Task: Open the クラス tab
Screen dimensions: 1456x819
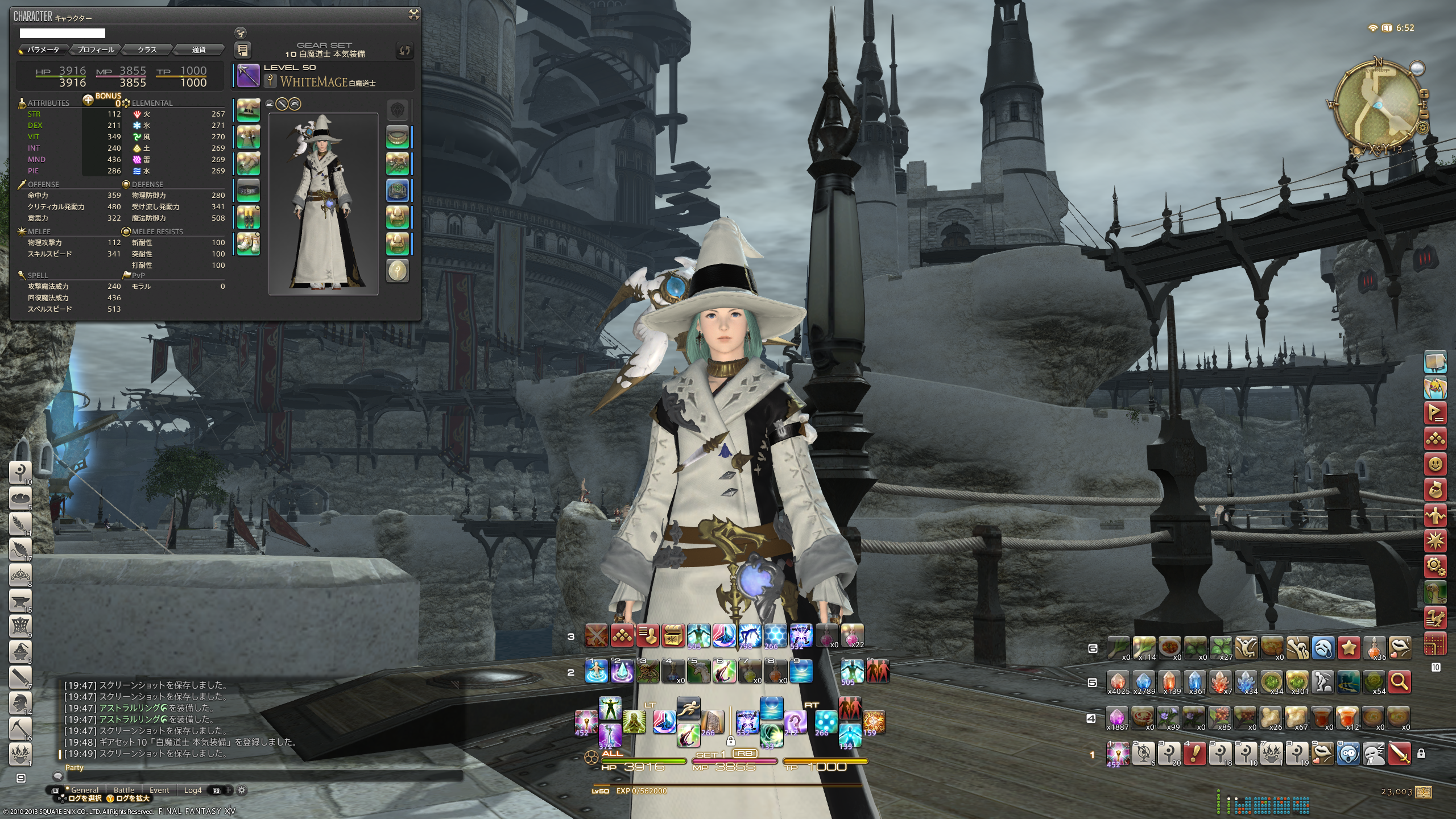Action: pyautogui.click(x=147, y=50)
